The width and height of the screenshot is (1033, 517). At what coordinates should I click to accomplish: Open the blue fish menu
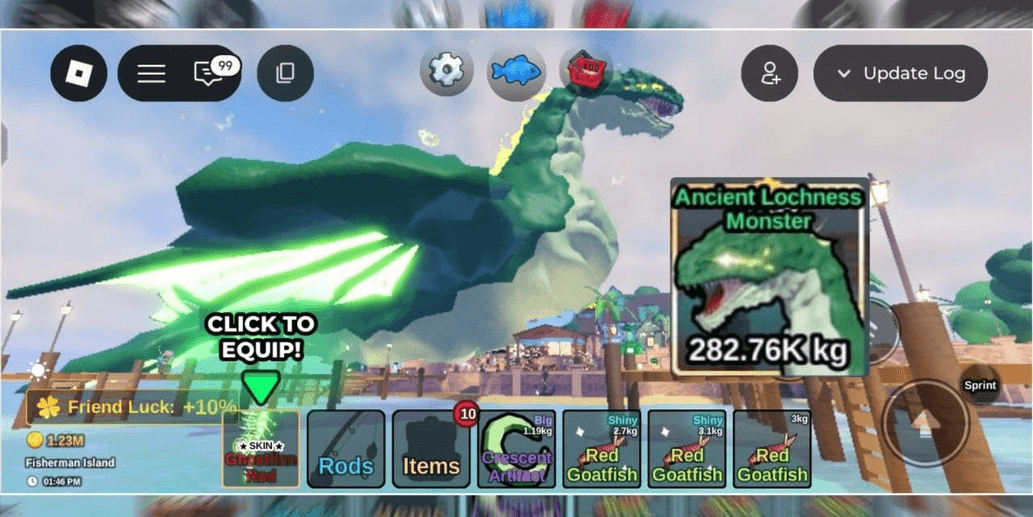(x=516, y=71)
